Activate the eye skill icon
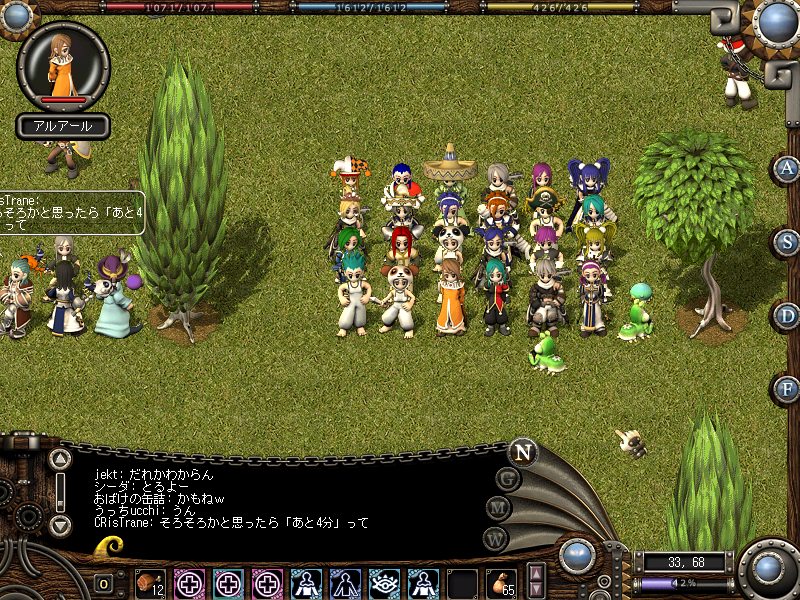This screenshot has height=600, width=800. pyautogui.click(x=383, y=583)
